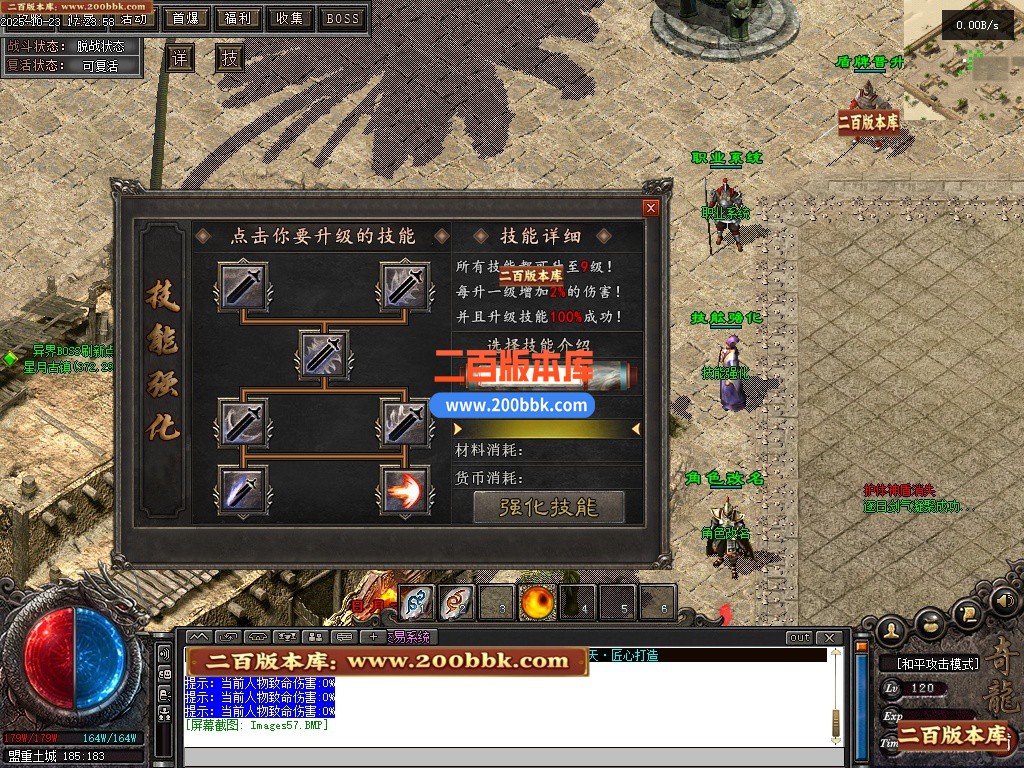Use hotbar slot 2 red swirl skill

457,602
